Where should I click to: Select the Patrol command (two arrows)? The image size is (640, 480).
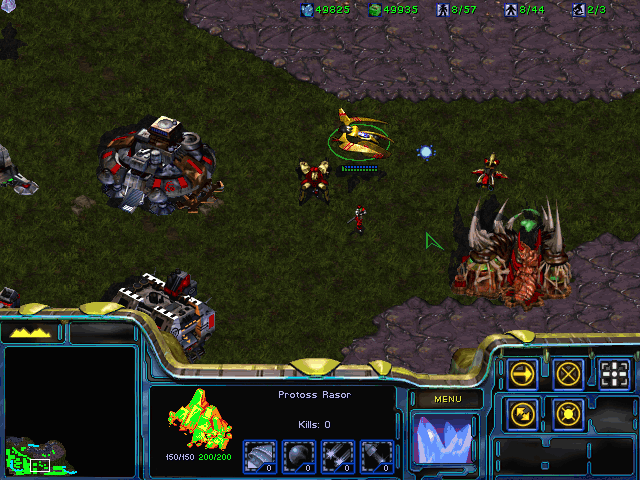pos(522,412)
